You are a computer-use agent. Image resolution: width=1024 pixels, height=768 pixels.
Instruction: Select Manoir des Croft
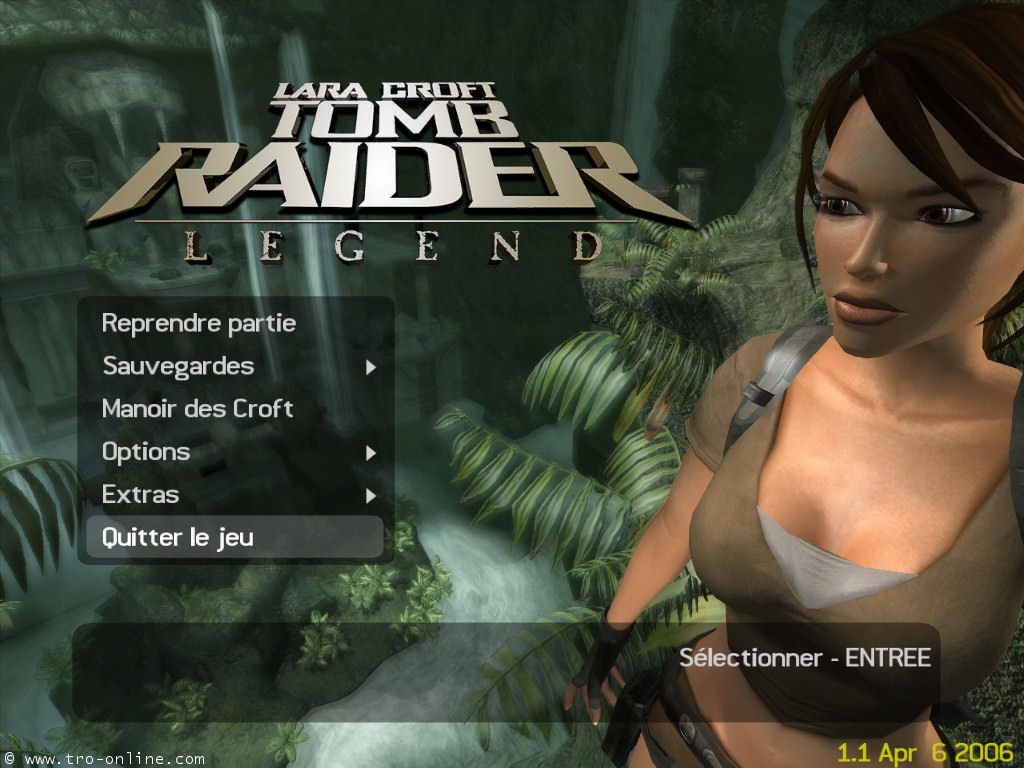point(197,409)
